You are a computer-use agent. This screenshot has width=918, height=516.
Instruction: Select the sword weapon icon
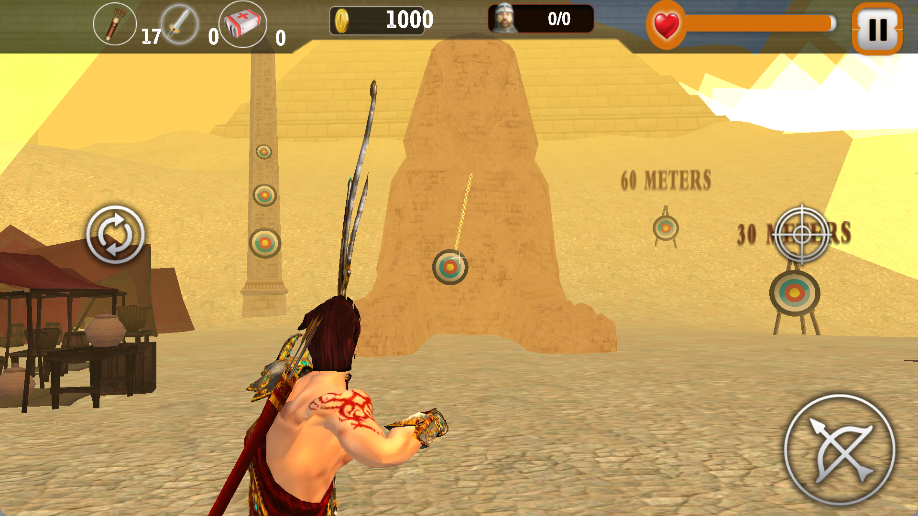pyautogui.click(x=180, y=24)
